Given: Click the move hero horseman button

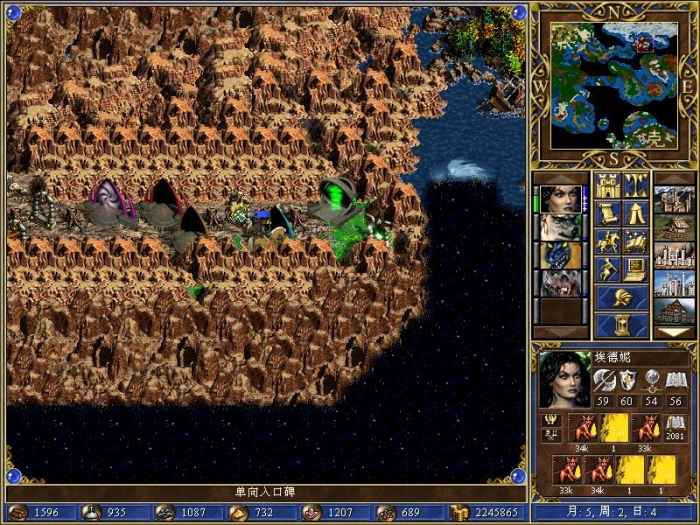Looking at the screenshot, I should (x=608, y=241).
